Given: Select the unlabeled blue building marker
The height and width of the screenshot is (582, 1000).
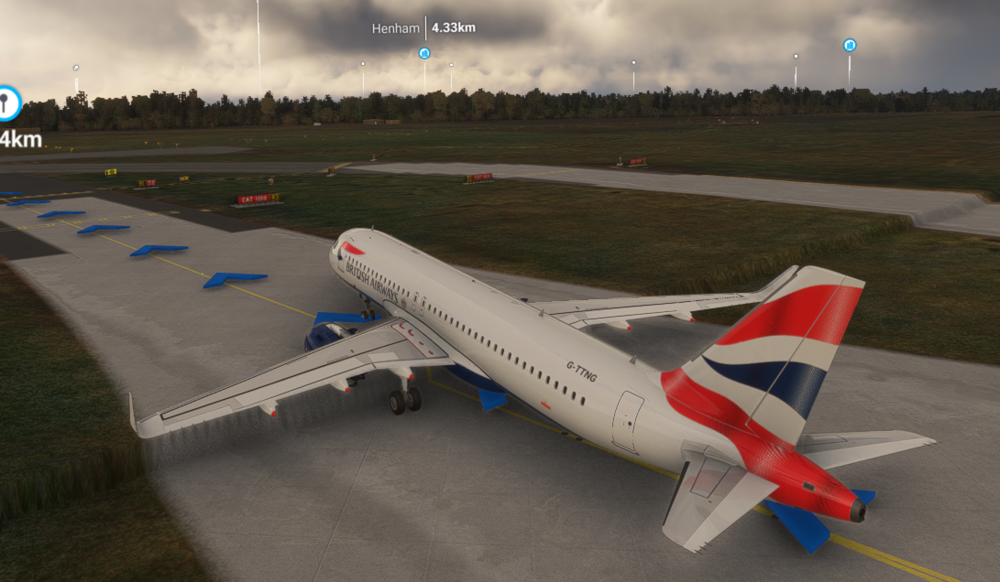Looking at the screenshot, I should click(849, 45).
